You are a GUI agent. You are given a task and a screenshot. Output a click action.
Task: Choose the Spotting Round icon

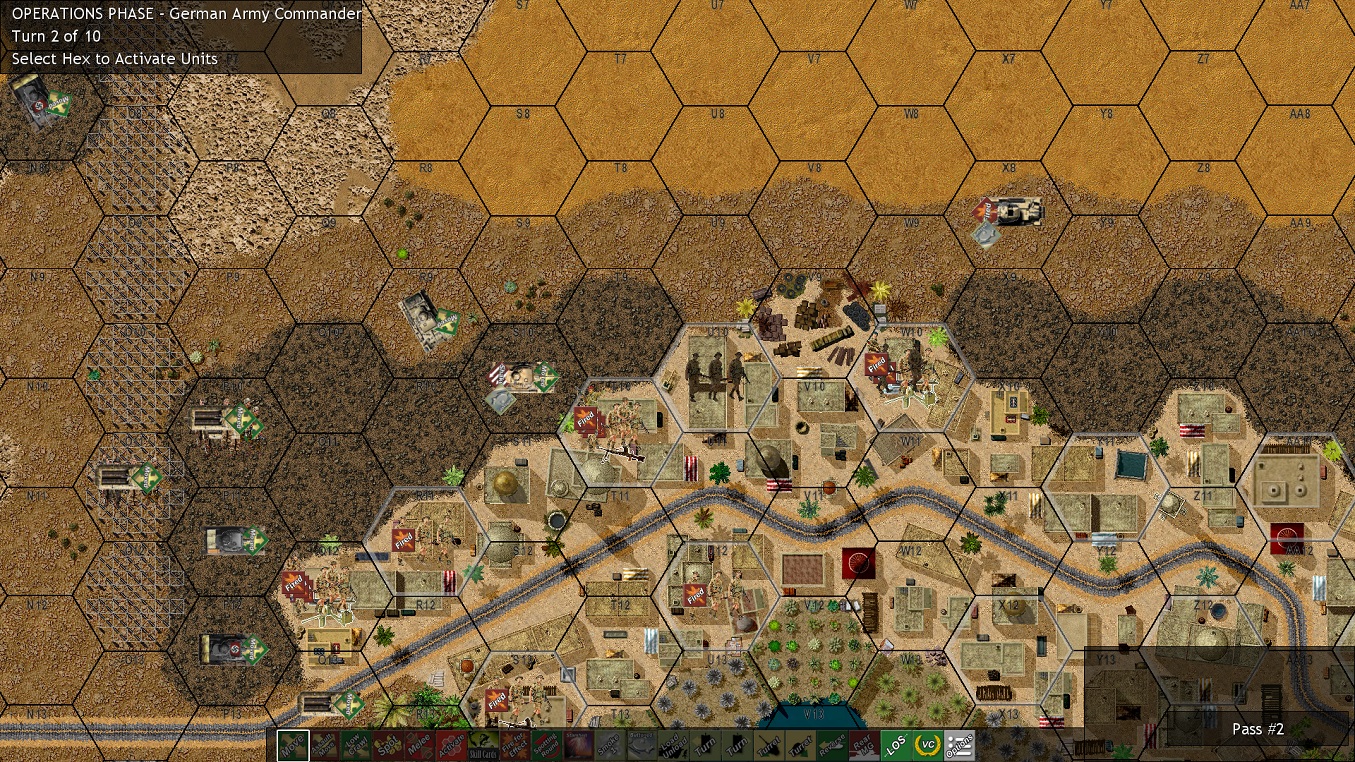[548, 745]
